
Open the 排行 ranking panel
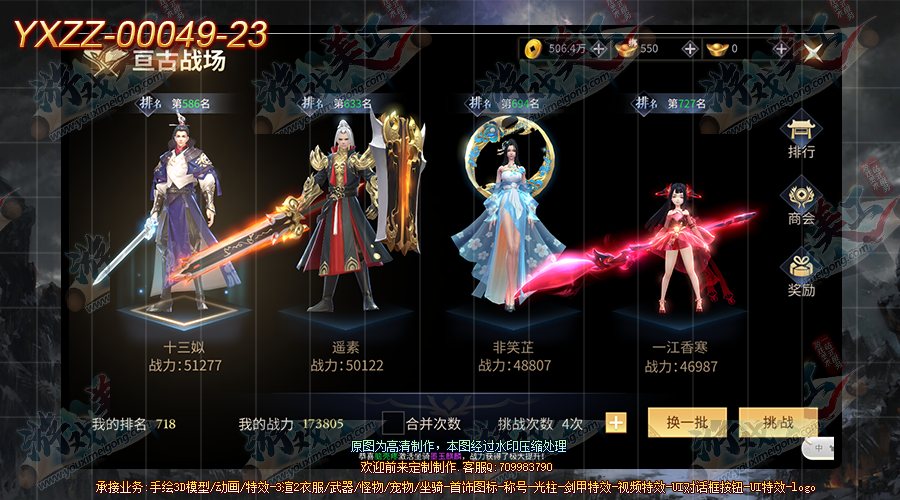pos(801,136)
